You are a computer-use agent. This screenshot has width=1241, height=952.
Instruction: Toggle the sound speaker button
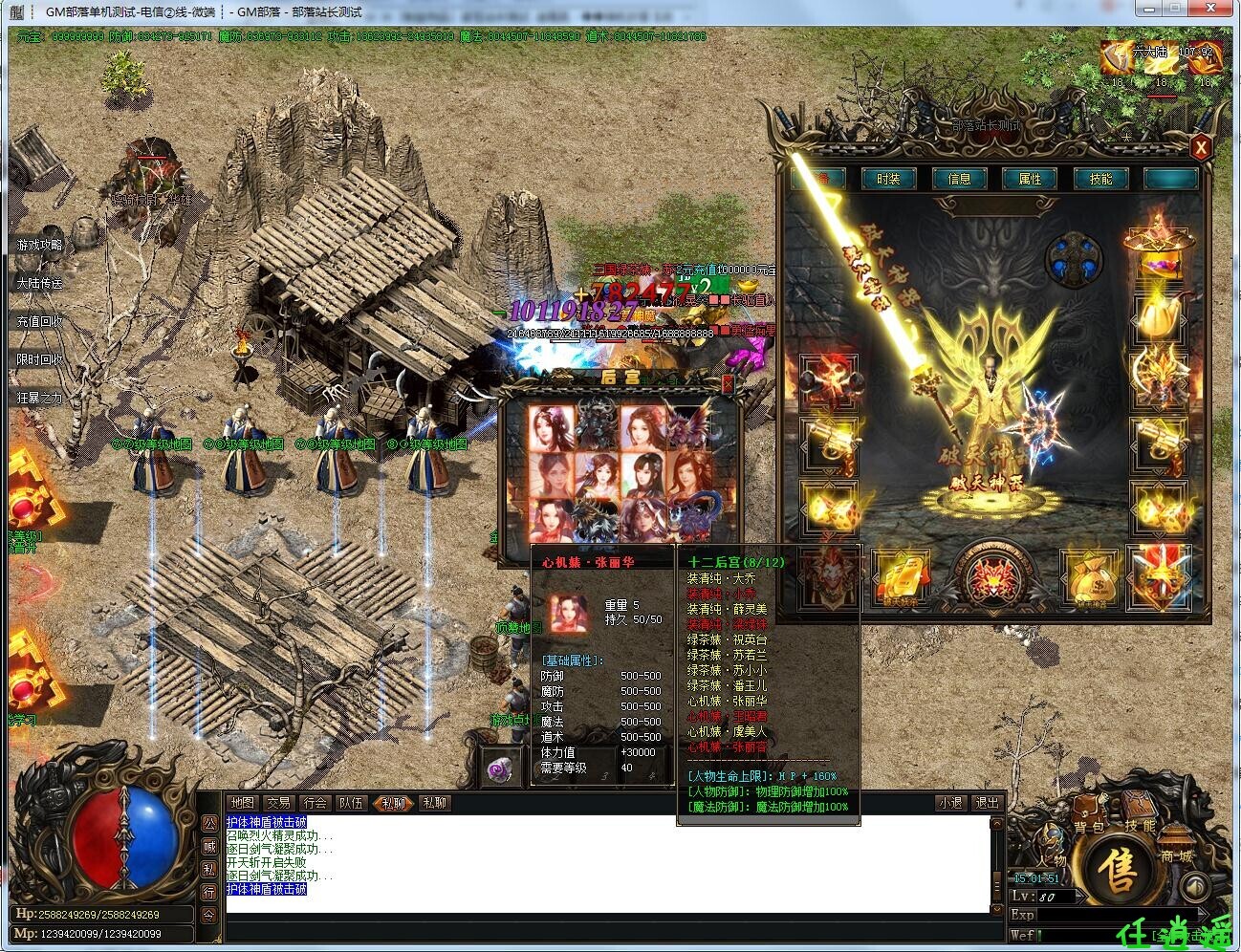(x=1195, y=887)
